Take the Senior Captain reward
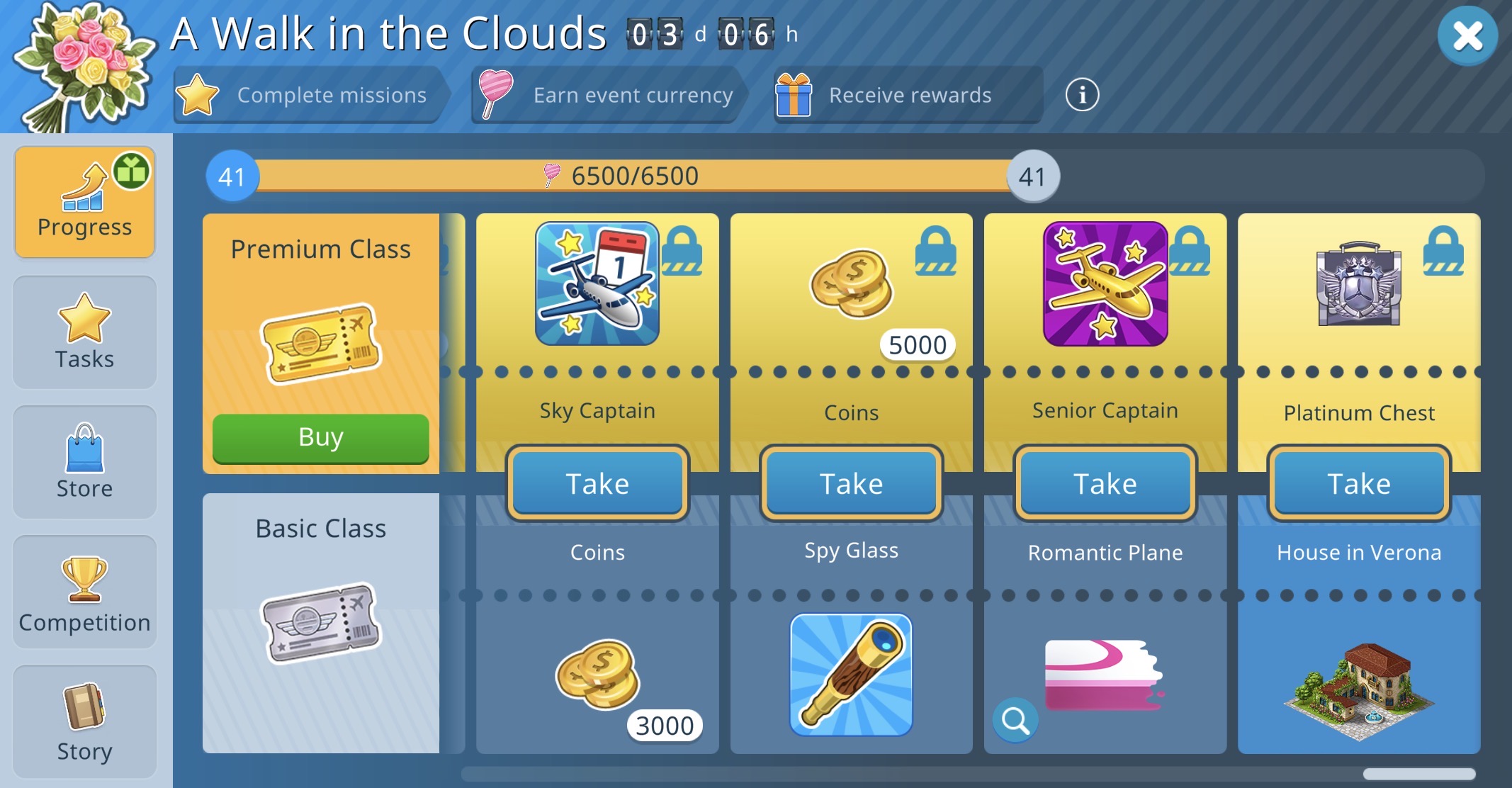Viewport: 1512px width, 788px height. 1105,484
